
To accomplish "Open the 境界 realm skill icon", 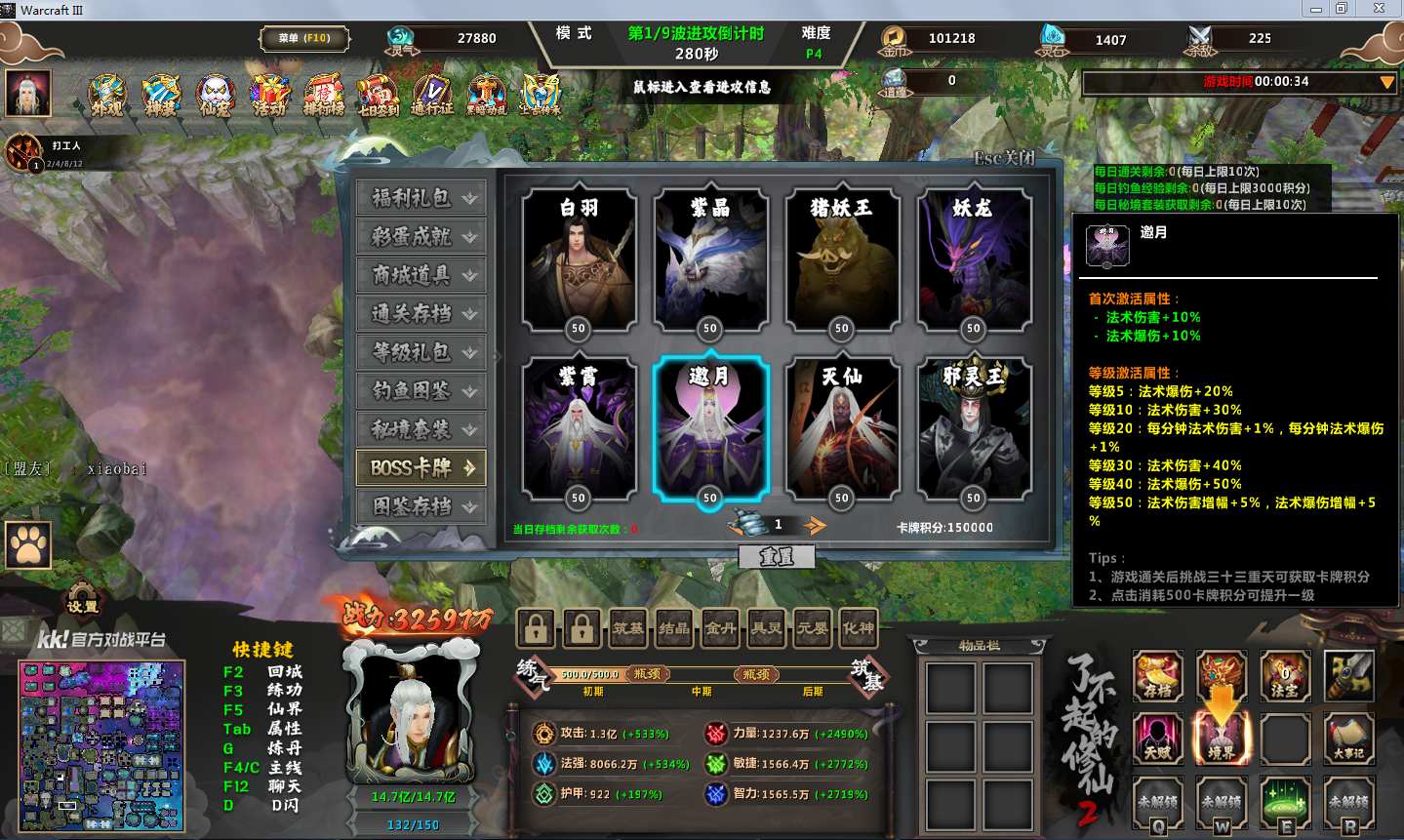I will (1221, 737).
